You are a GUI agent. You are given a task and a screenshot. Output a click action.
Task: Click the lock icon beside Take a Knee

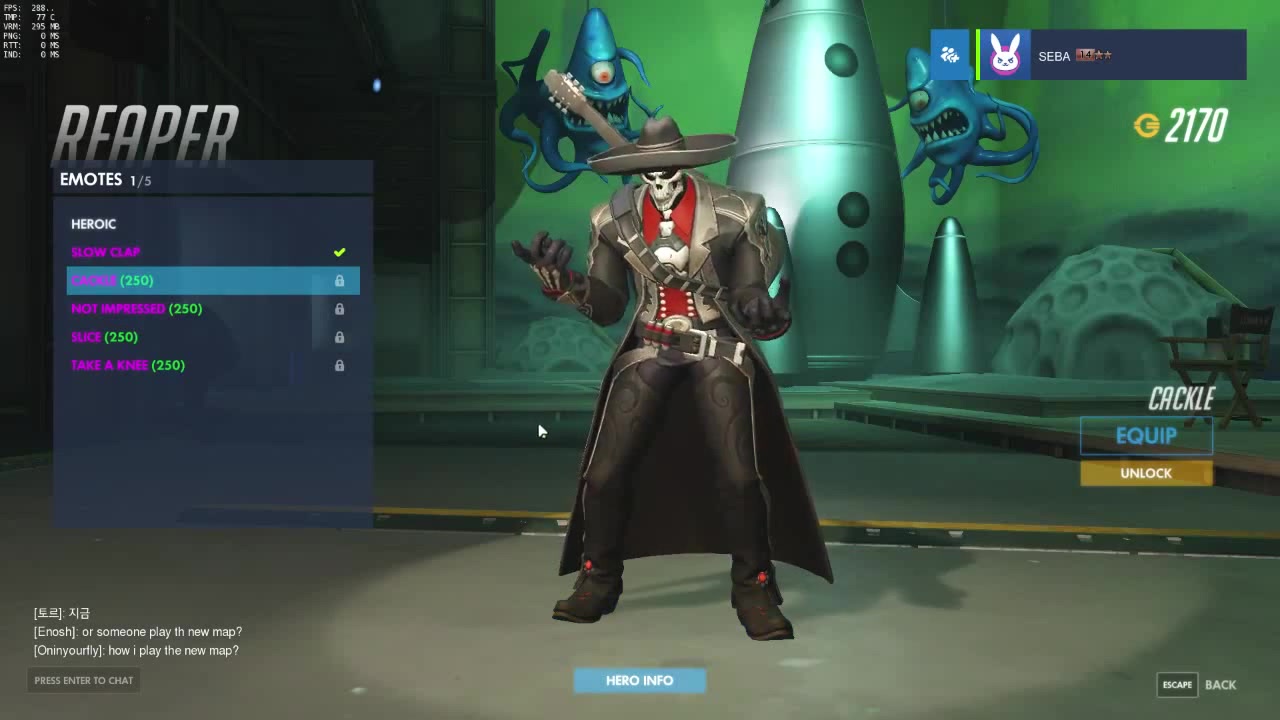pos(339,365)
